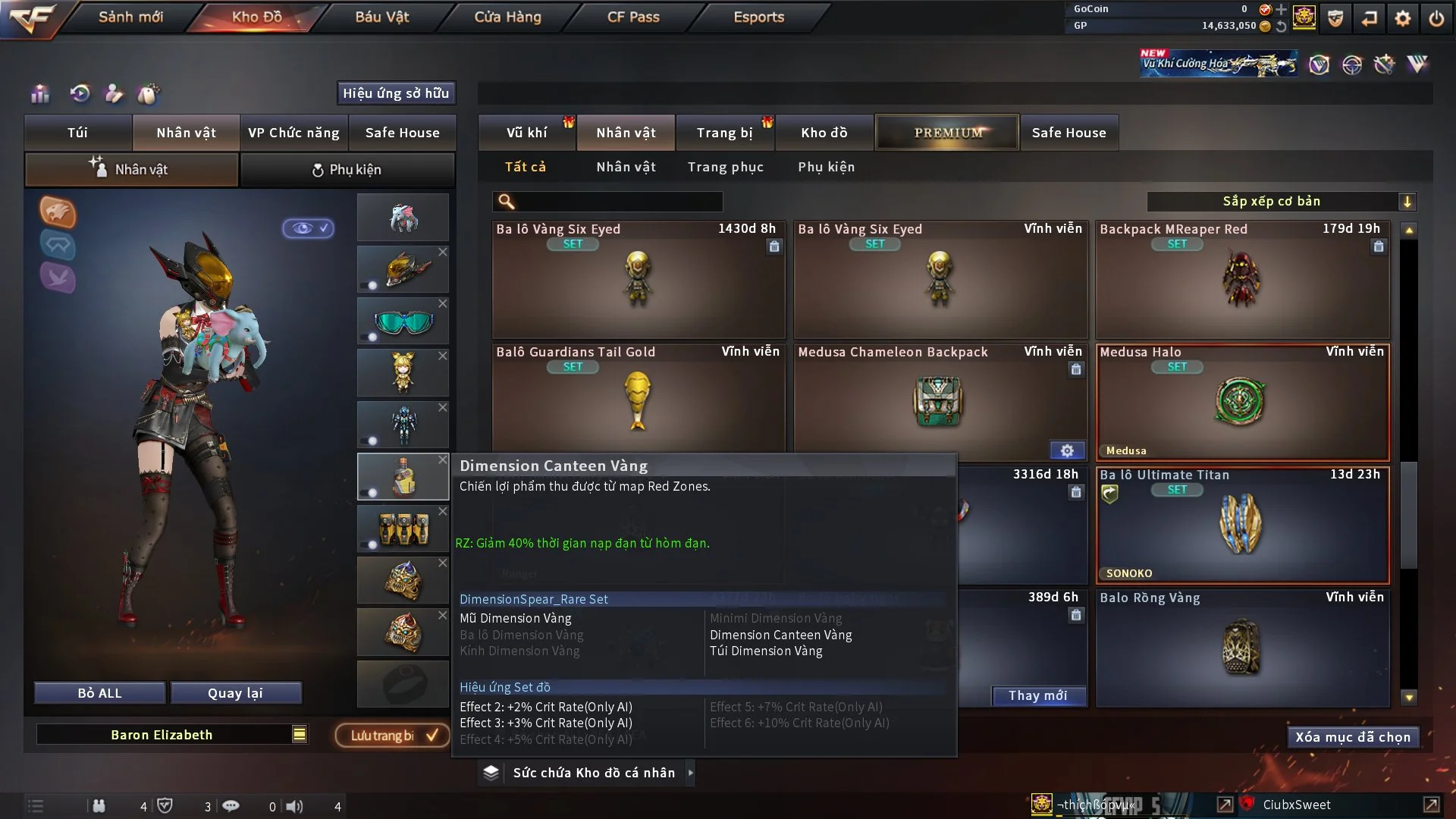Click the inventory search field
Image resolution: width=1456 pixels, height=819 pixels.
tap(618, 202)
